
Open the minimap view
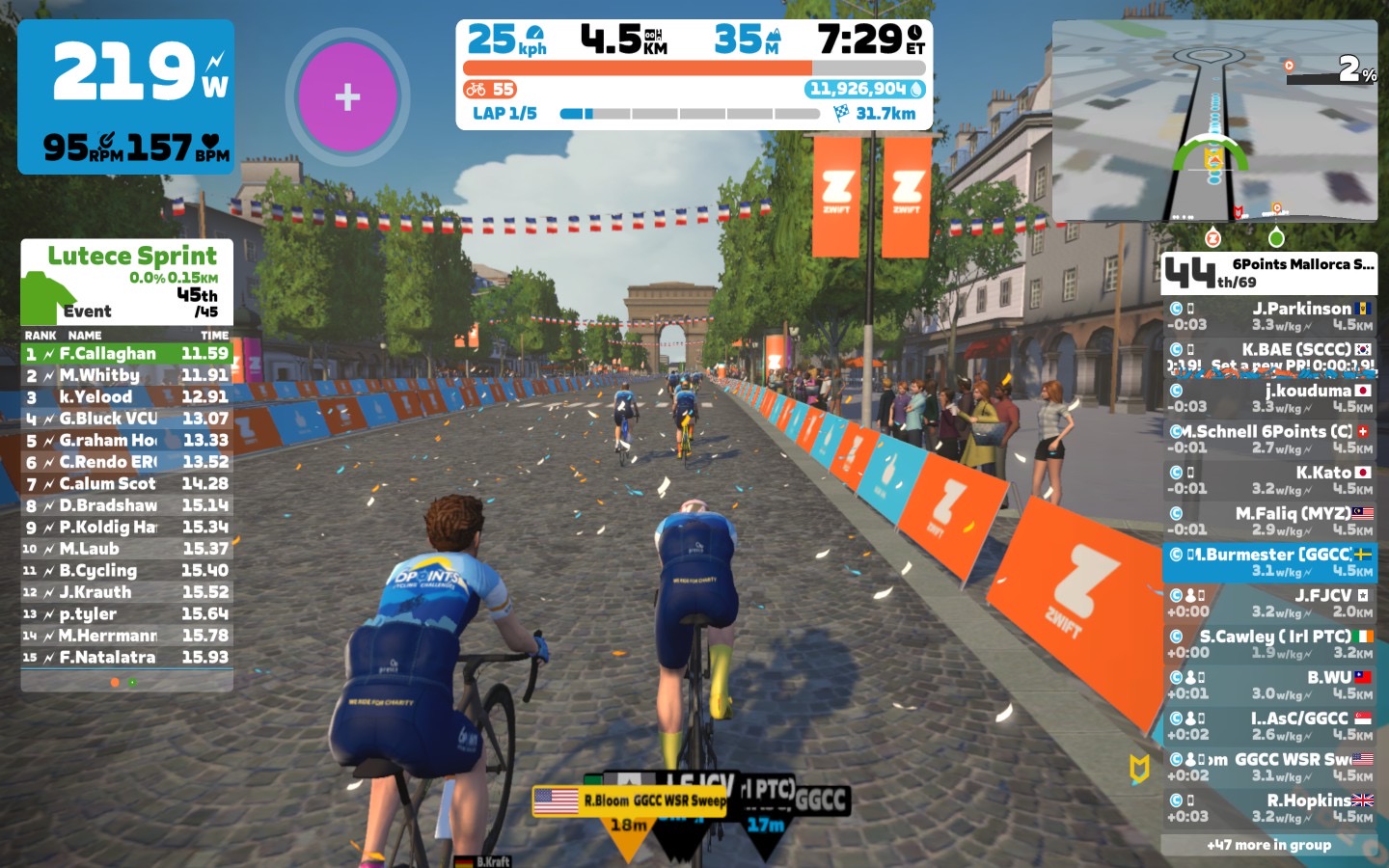point(1213,121)
